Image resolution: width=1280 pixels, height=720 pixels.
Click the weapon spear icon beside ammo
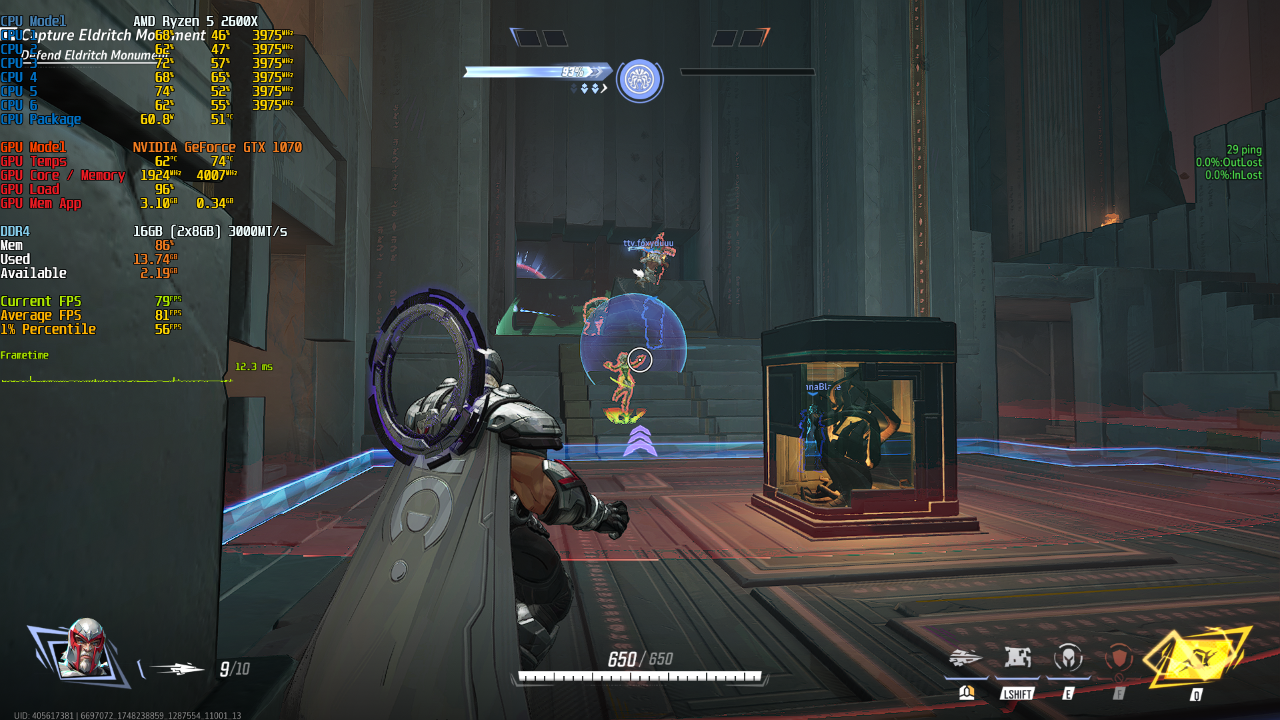(x=176, y=669)
